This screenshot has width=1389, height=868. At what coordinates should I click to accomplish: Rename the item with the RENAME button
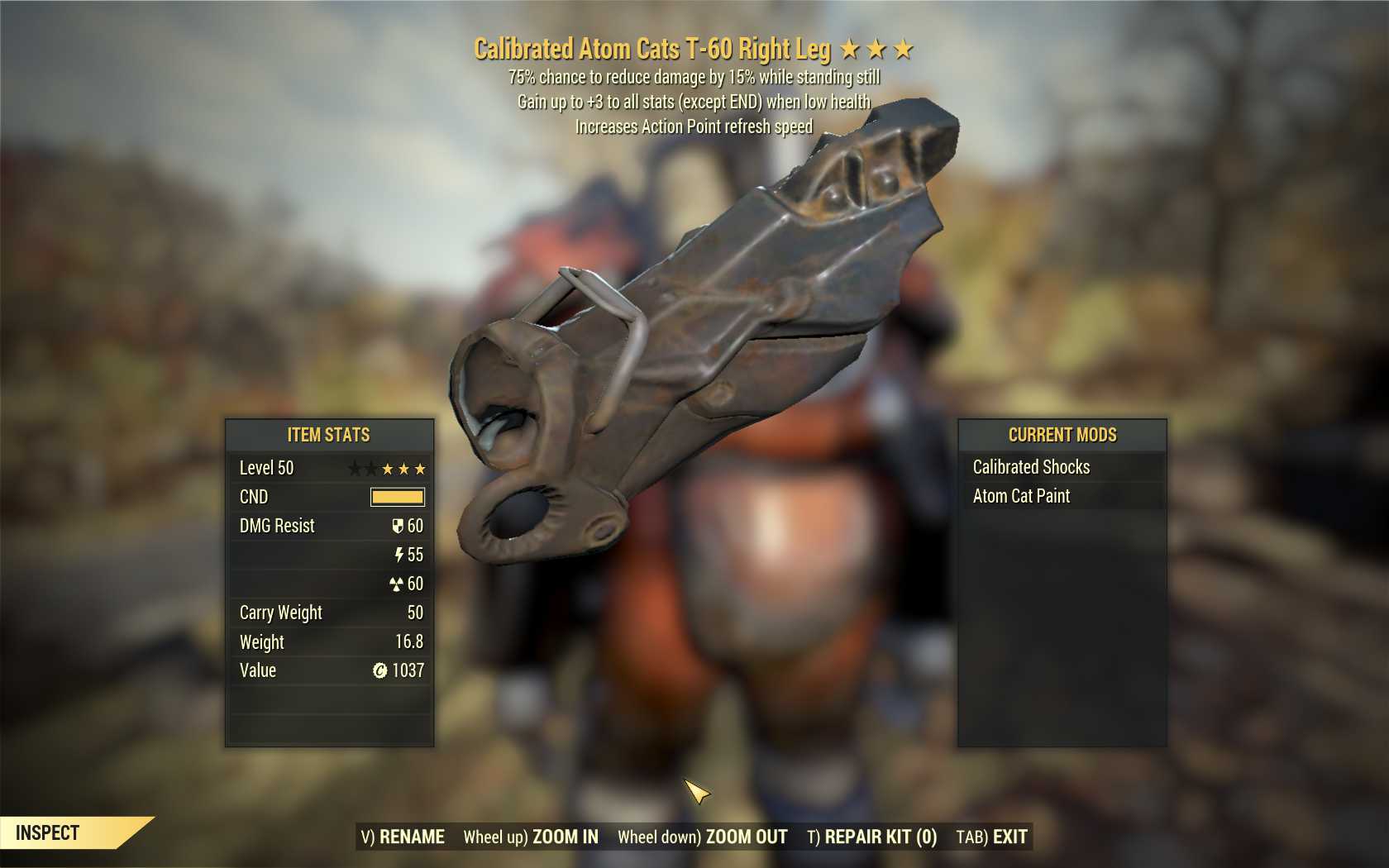pyautogui.click(x=403, y=837)
